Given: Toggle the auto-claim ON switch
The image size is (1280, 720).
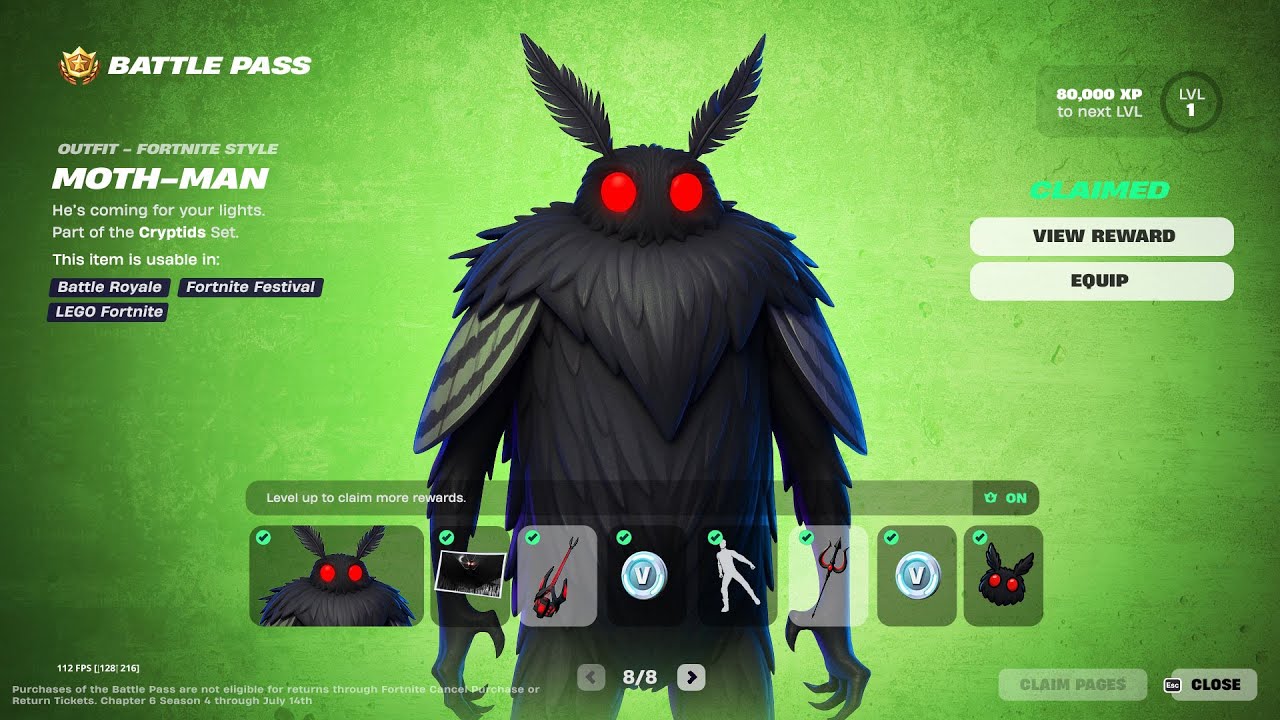Looking at the screenshot, I should pos(1006,498).
